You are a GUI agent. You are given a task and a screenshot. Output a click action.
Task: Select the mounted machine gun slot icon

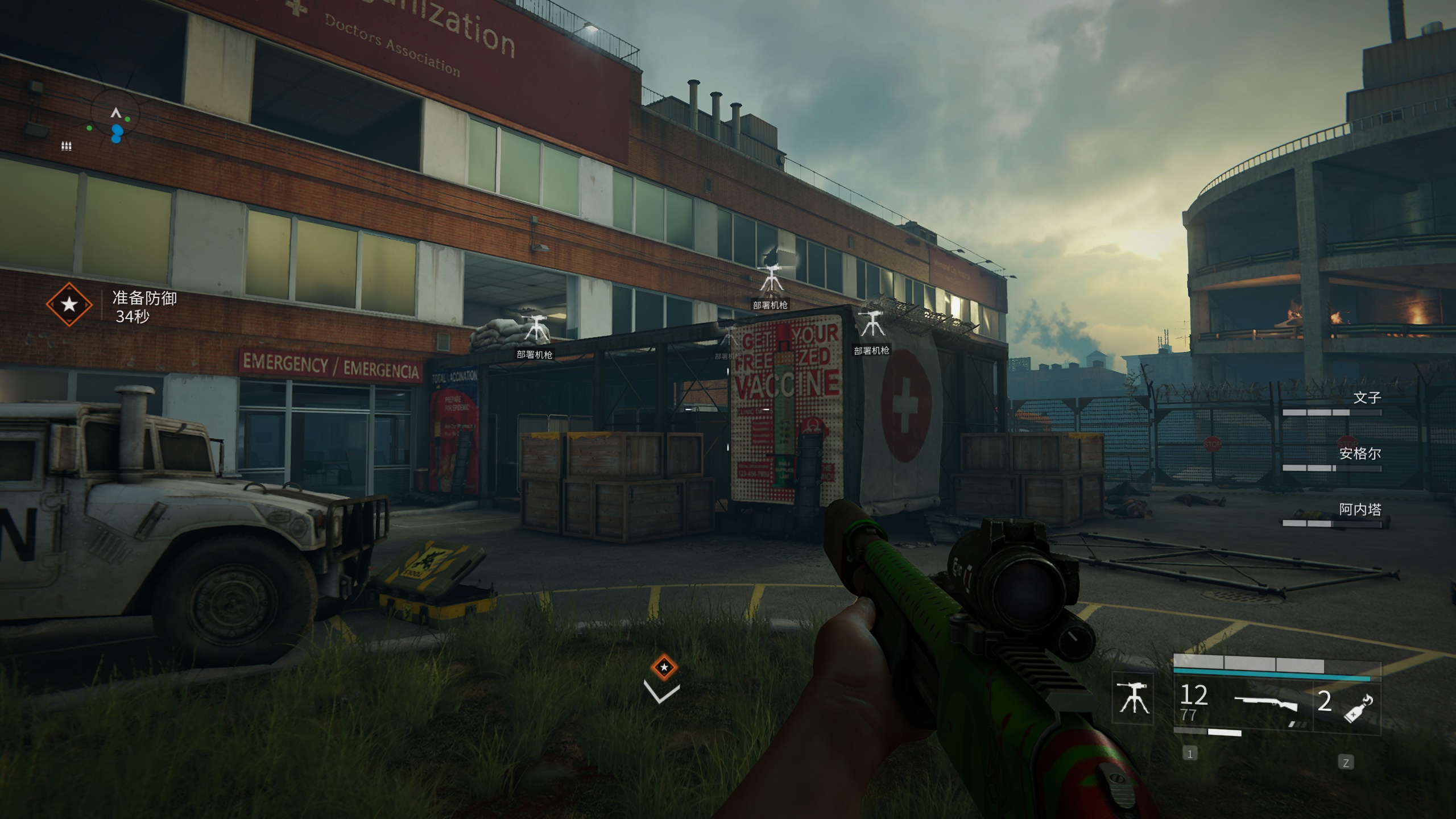pos(1133,698)
